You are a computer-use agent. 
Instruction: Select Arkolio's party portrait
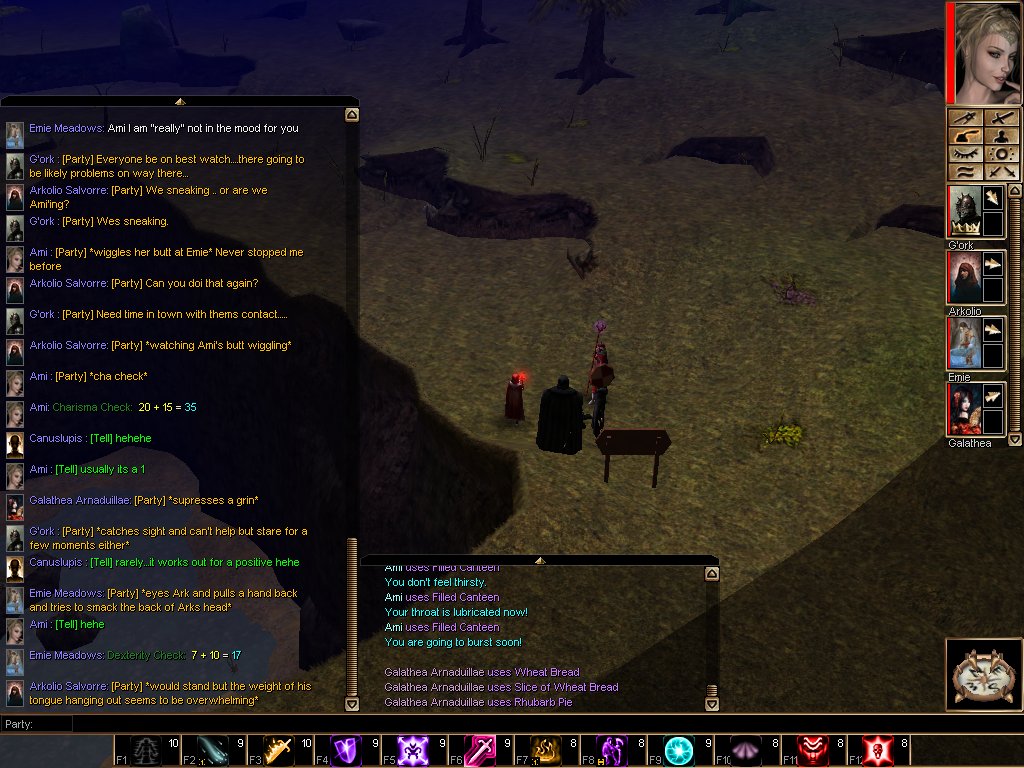coord(963,277)
